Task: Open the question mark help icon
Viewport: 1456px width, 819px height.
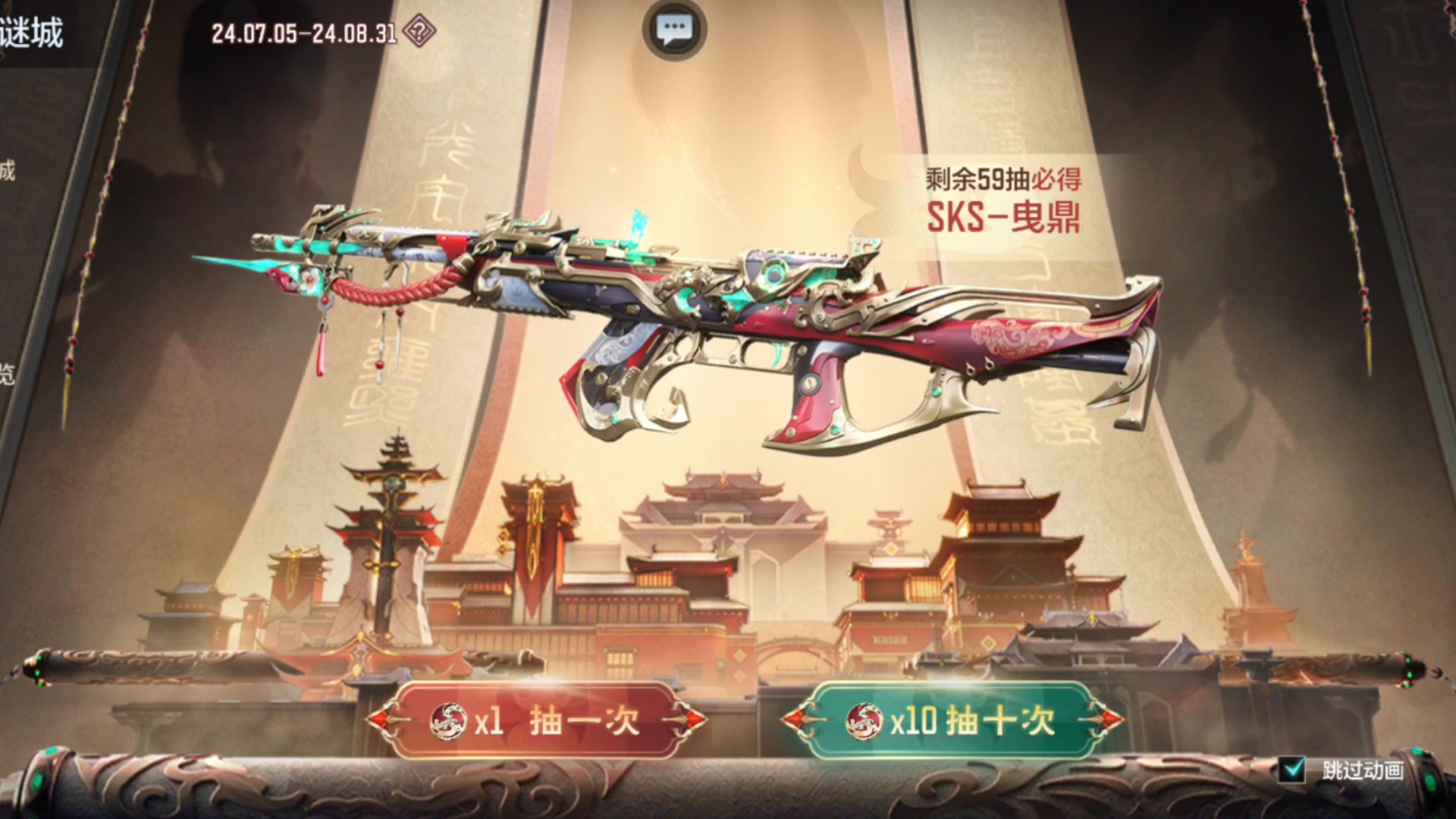Action: click(419, 33)
